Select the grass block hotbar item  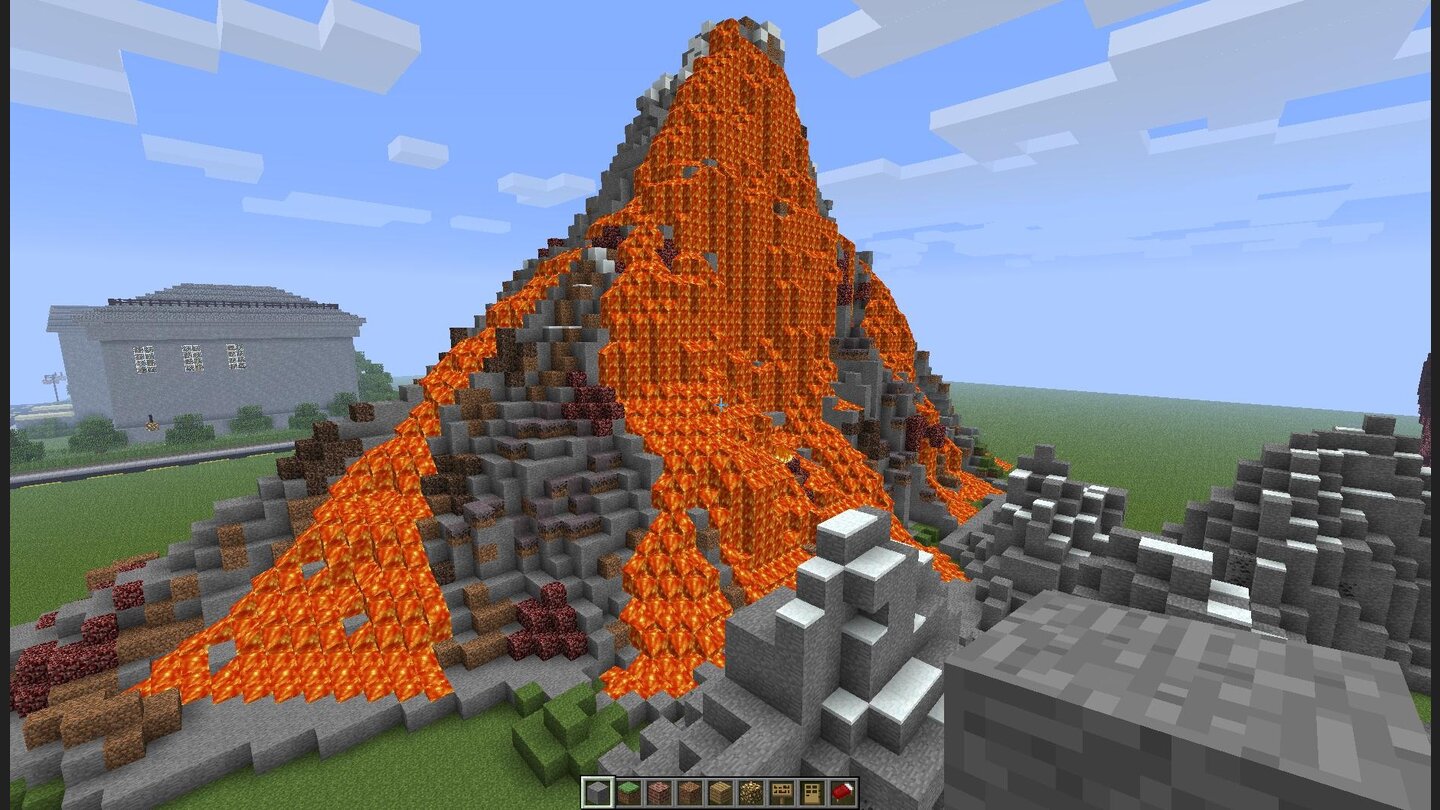(x=628, y=792)
